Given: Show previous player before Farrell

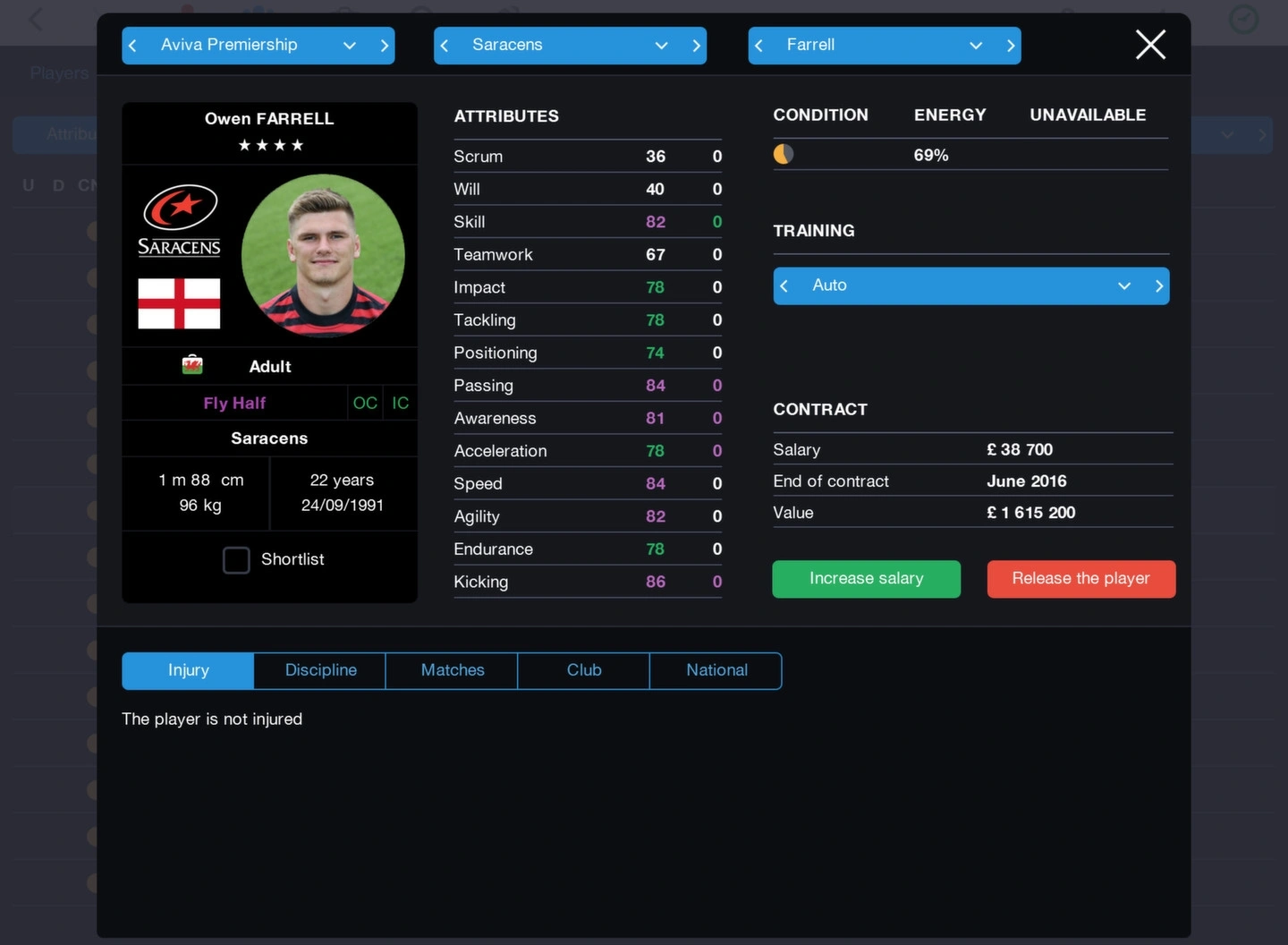Looking at the screenshot, I should 758,46.
